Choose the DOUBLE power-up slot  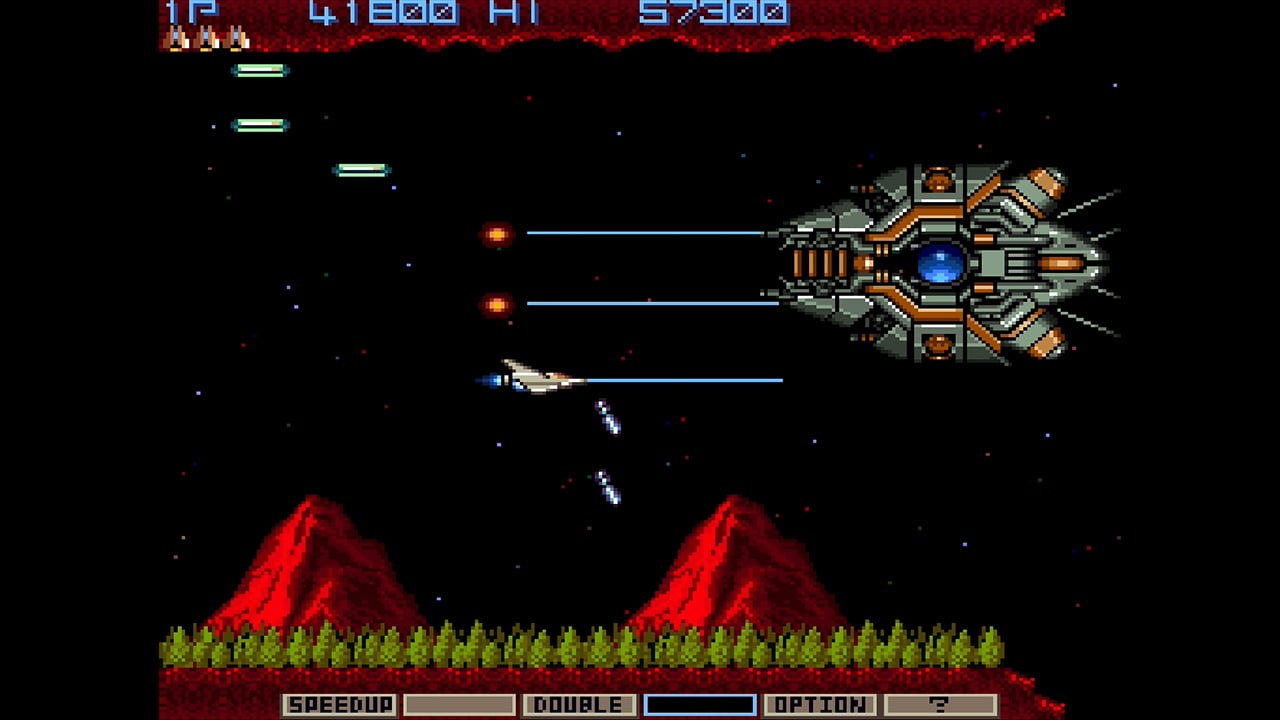tap(579, 705)
